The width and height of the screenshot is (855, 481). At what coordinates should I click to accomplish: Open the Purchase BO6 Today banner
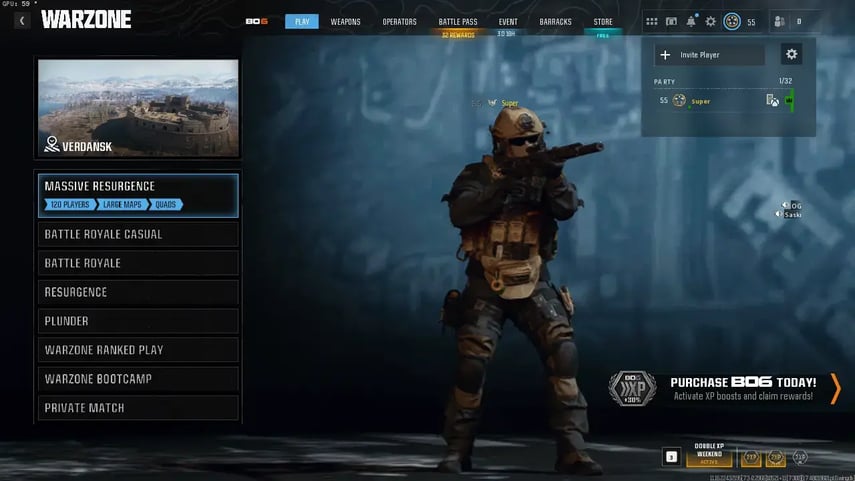742,388
